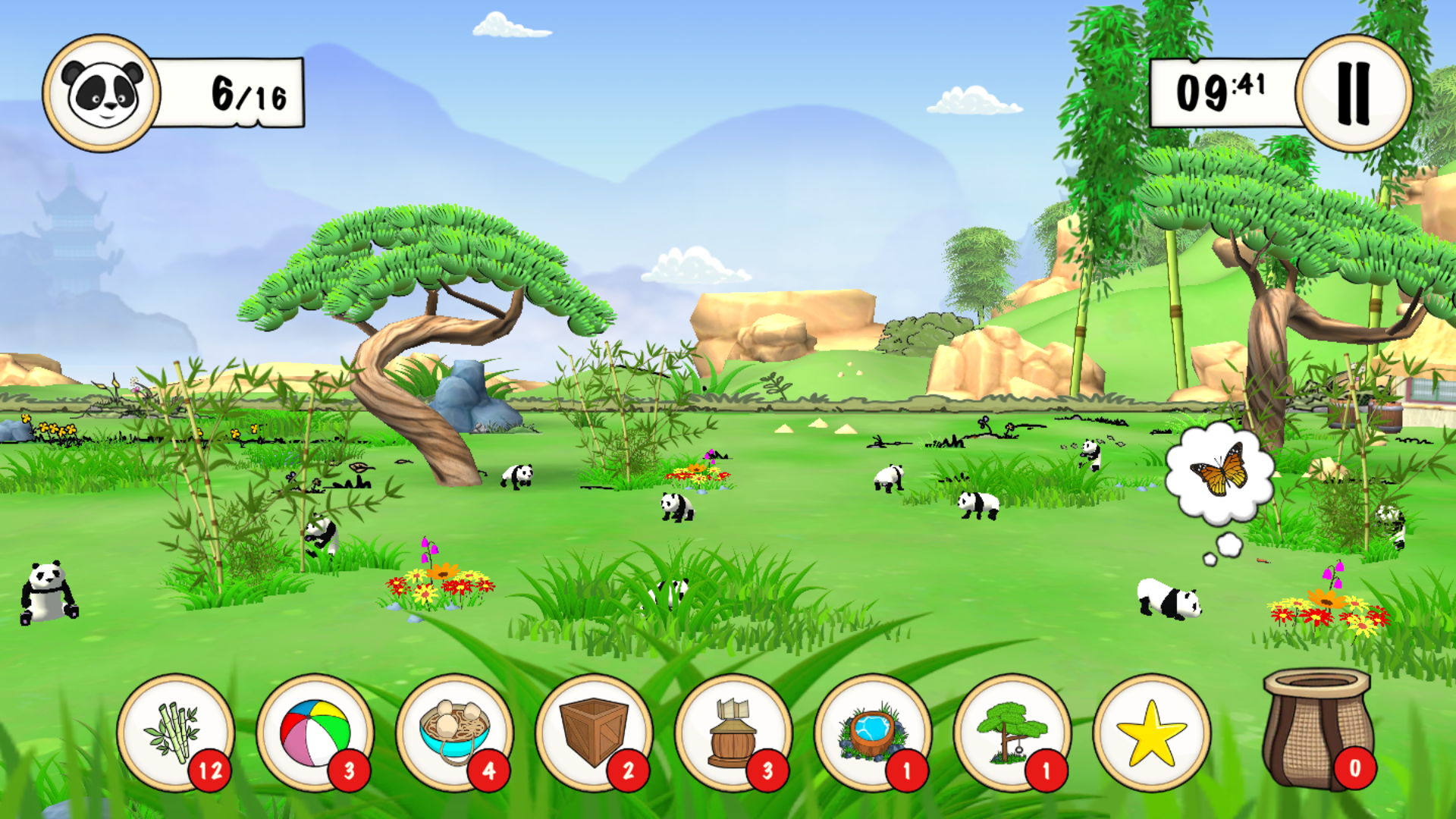Activate the yellow star button
The width and height of the screenshot is (1456, 819).
[1151, 733]
